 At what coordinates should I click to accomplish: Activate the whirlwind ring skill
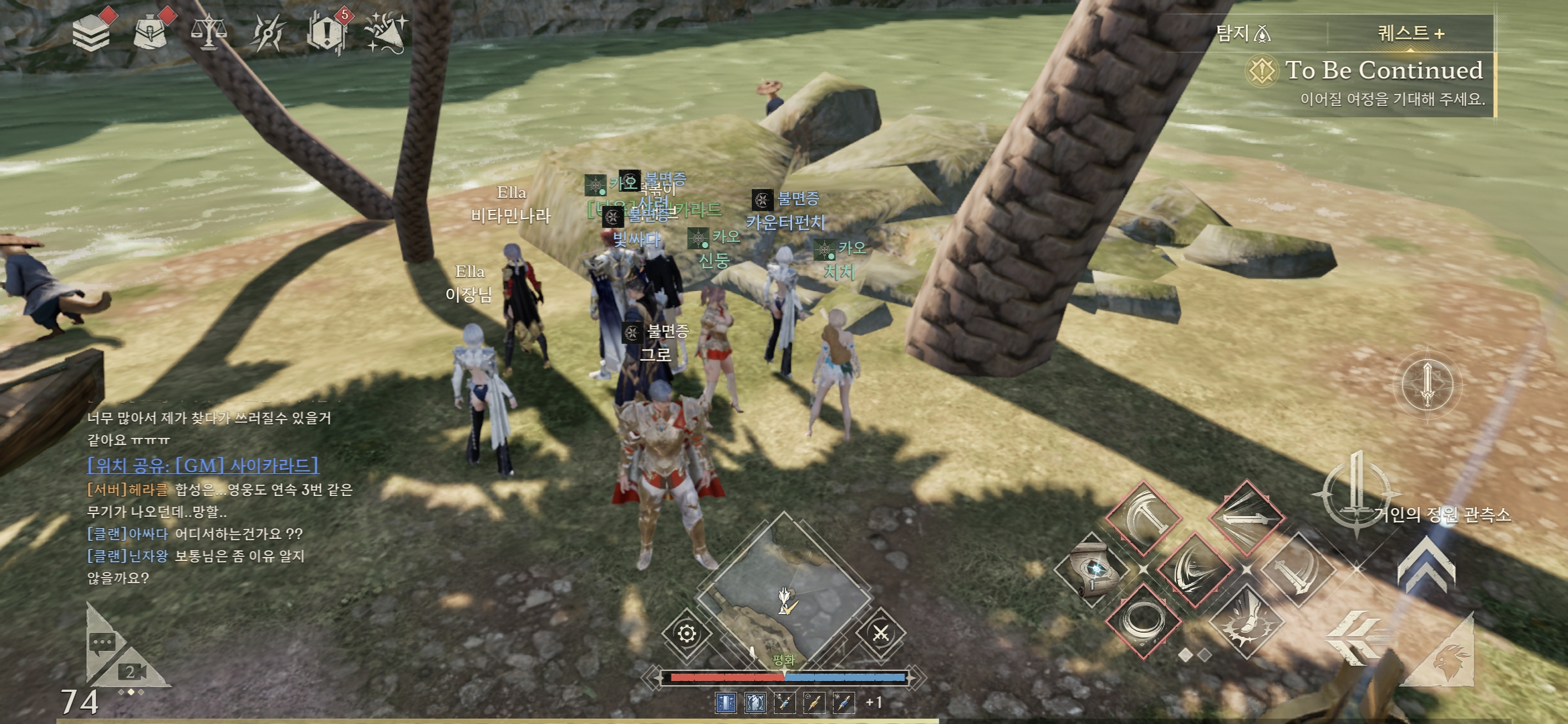coord(1142,620)
